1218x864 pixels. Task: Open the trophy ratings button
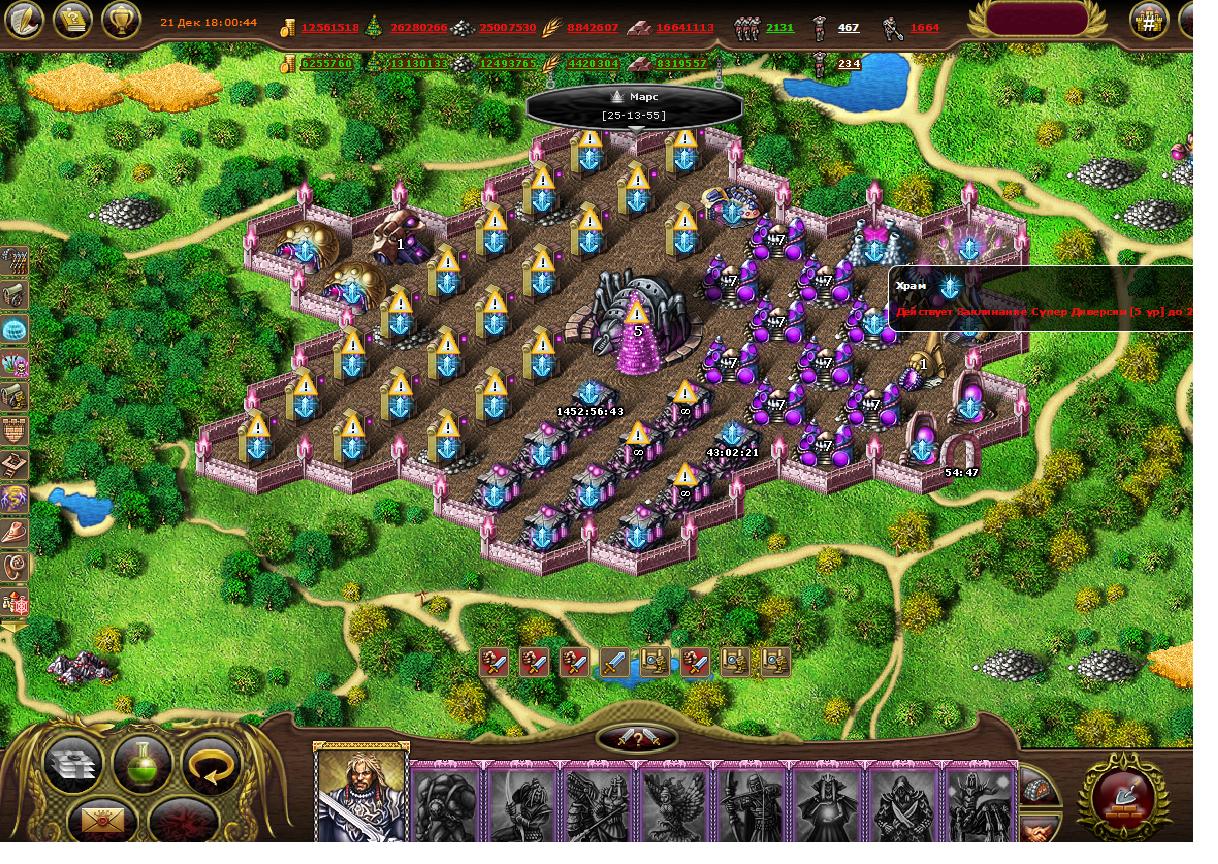120,19
